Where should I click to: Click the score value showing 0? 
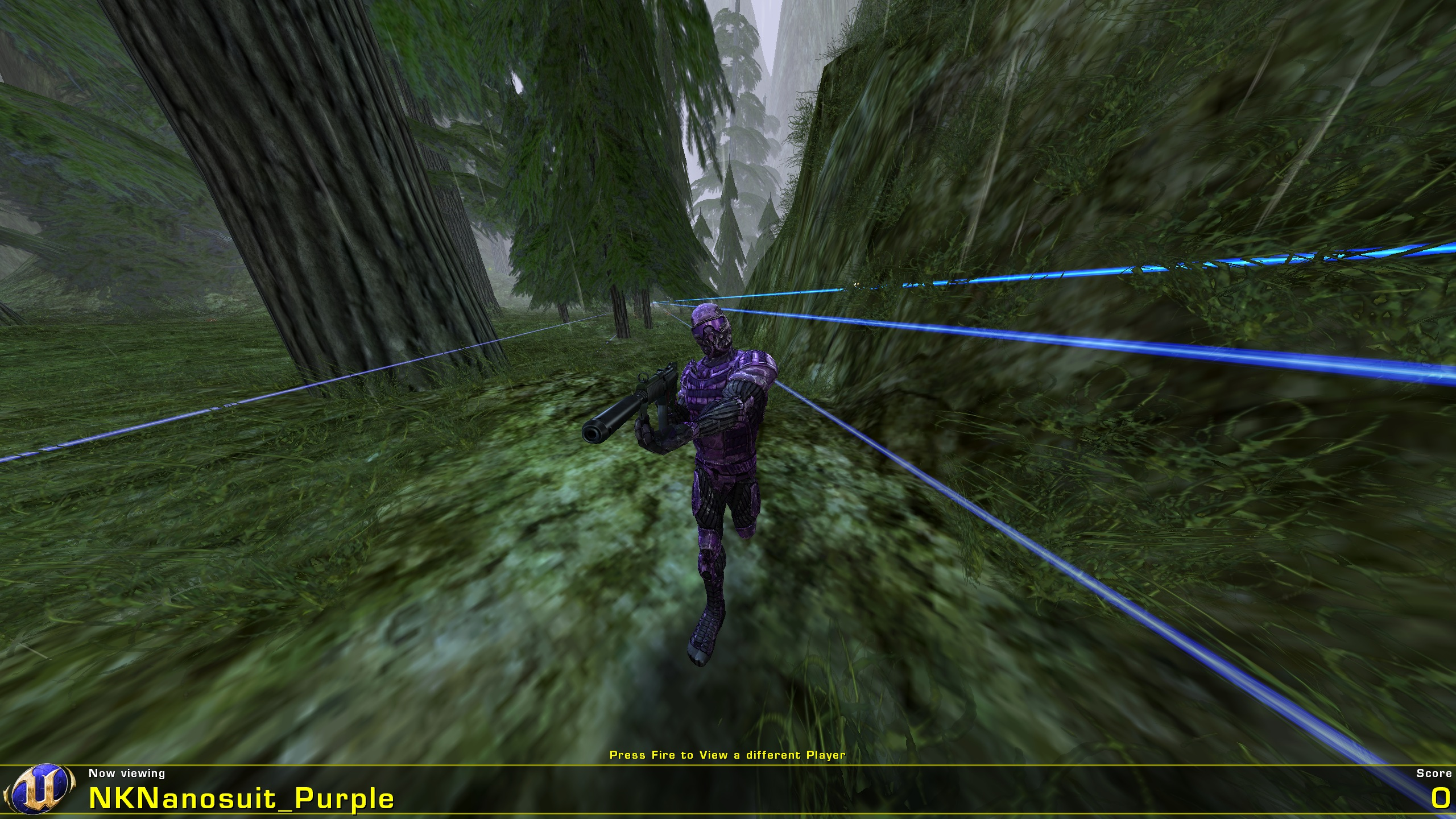pyautogui.click(x=1428, y=799)
